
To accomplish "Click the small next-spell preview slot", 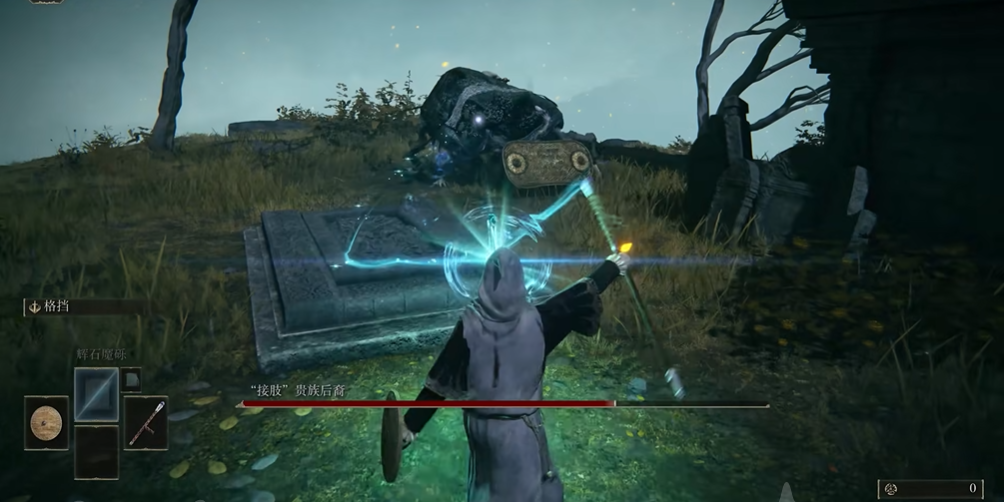I will click(131, 379).
